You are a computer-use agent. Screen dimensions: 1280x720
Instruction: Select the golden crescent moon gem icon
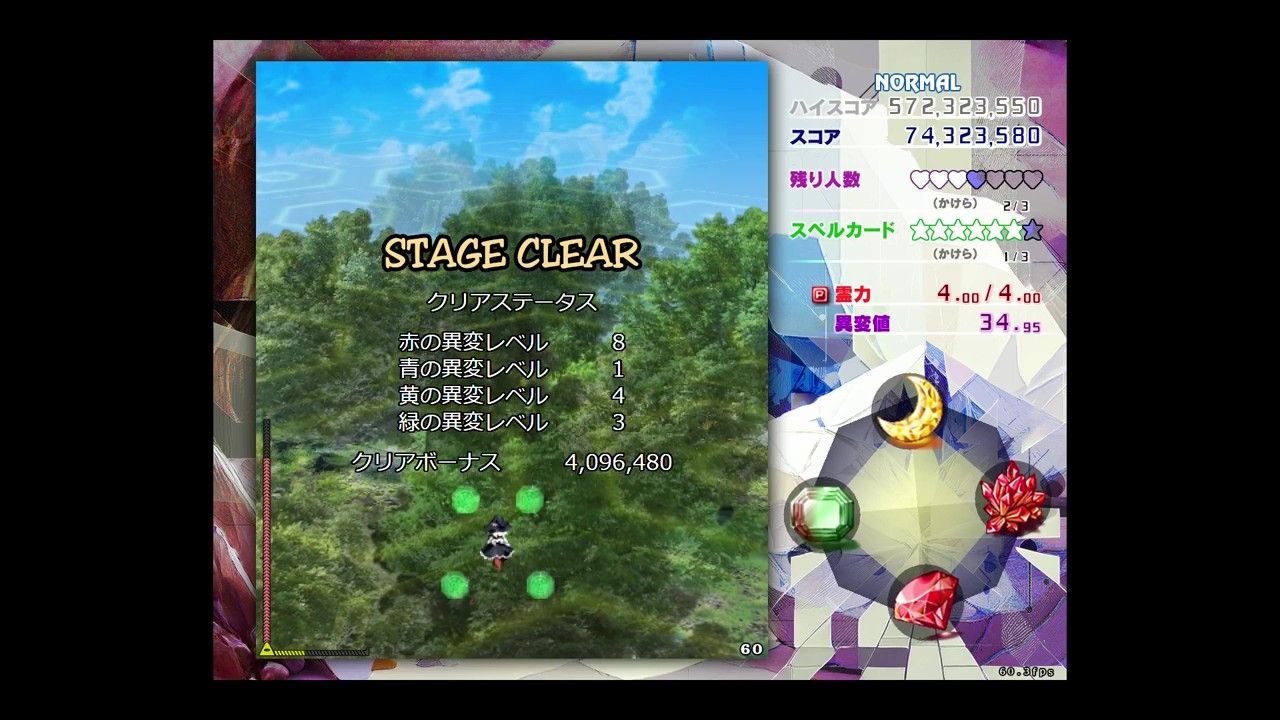tap(909, 408)
